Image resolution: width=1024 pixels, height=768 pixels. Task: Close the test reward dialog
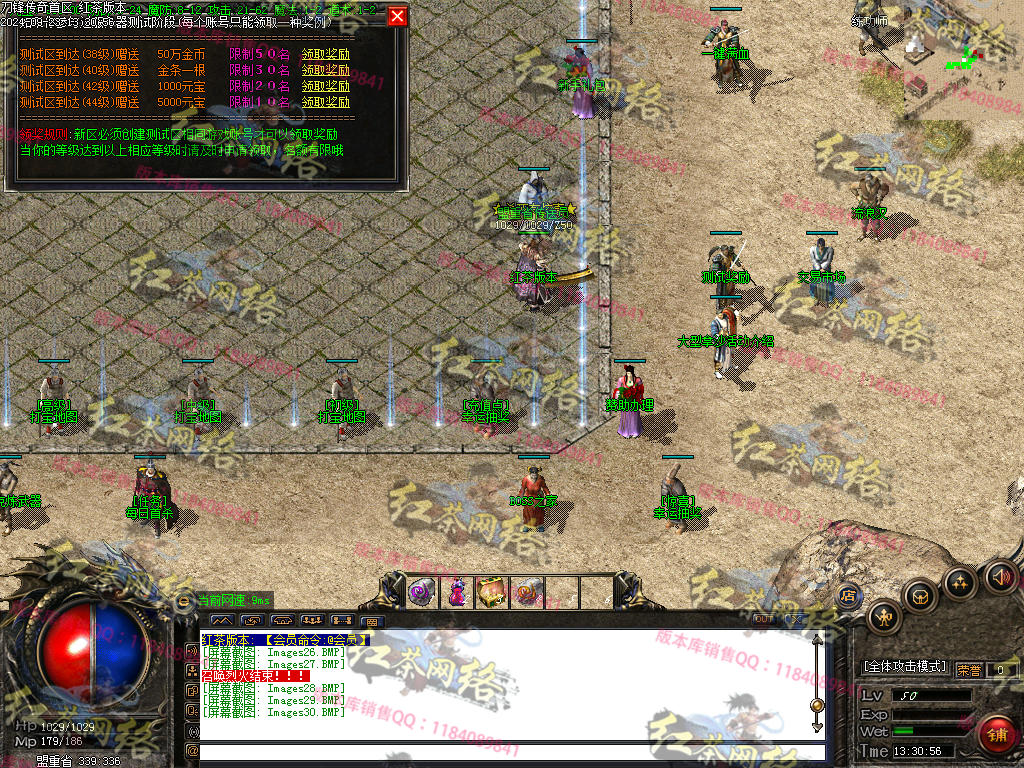(x=397, y=16)
